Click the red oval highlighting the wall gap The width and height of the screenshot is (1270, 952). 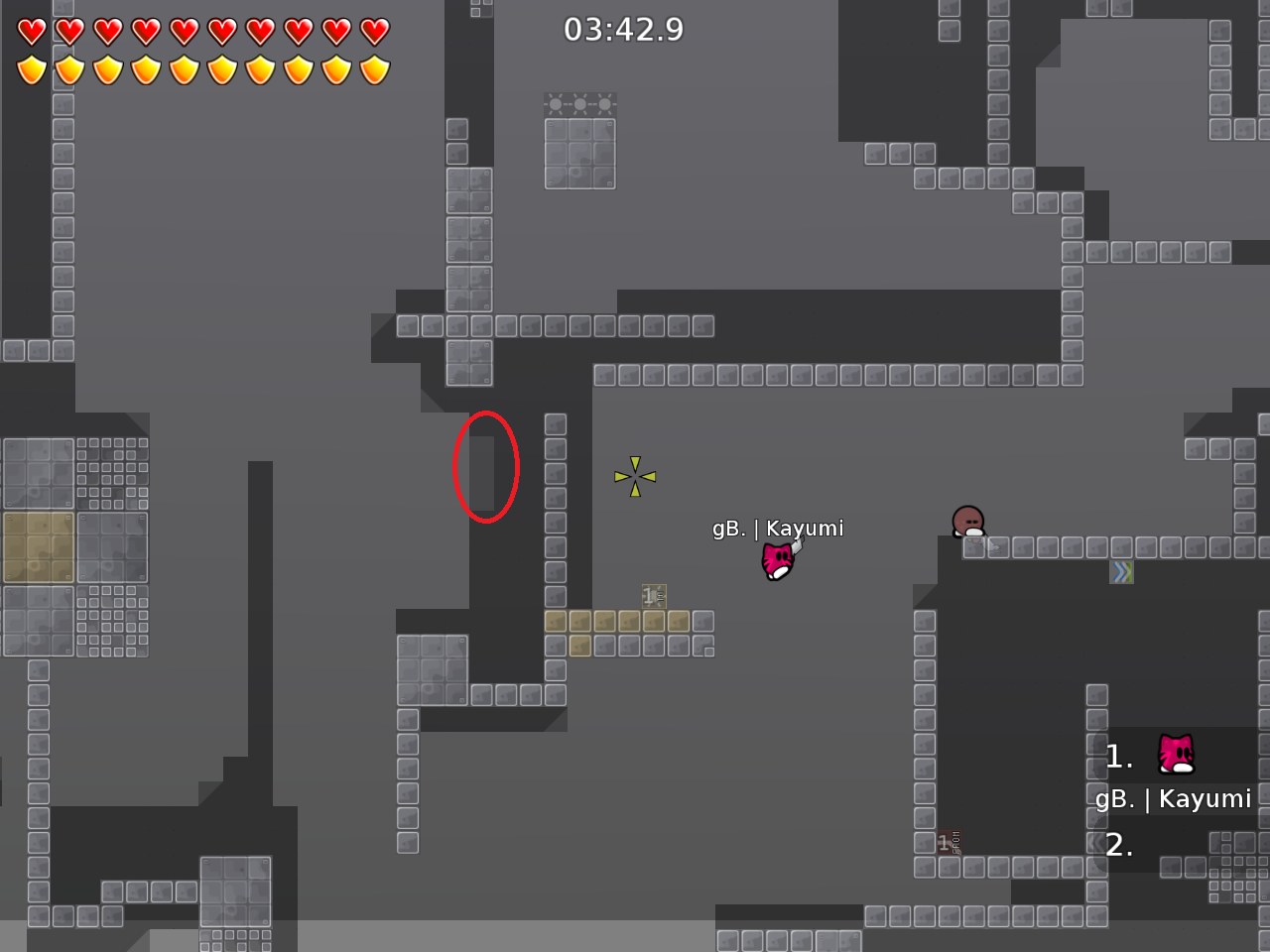pyautogui.click(x=486, y=466)
